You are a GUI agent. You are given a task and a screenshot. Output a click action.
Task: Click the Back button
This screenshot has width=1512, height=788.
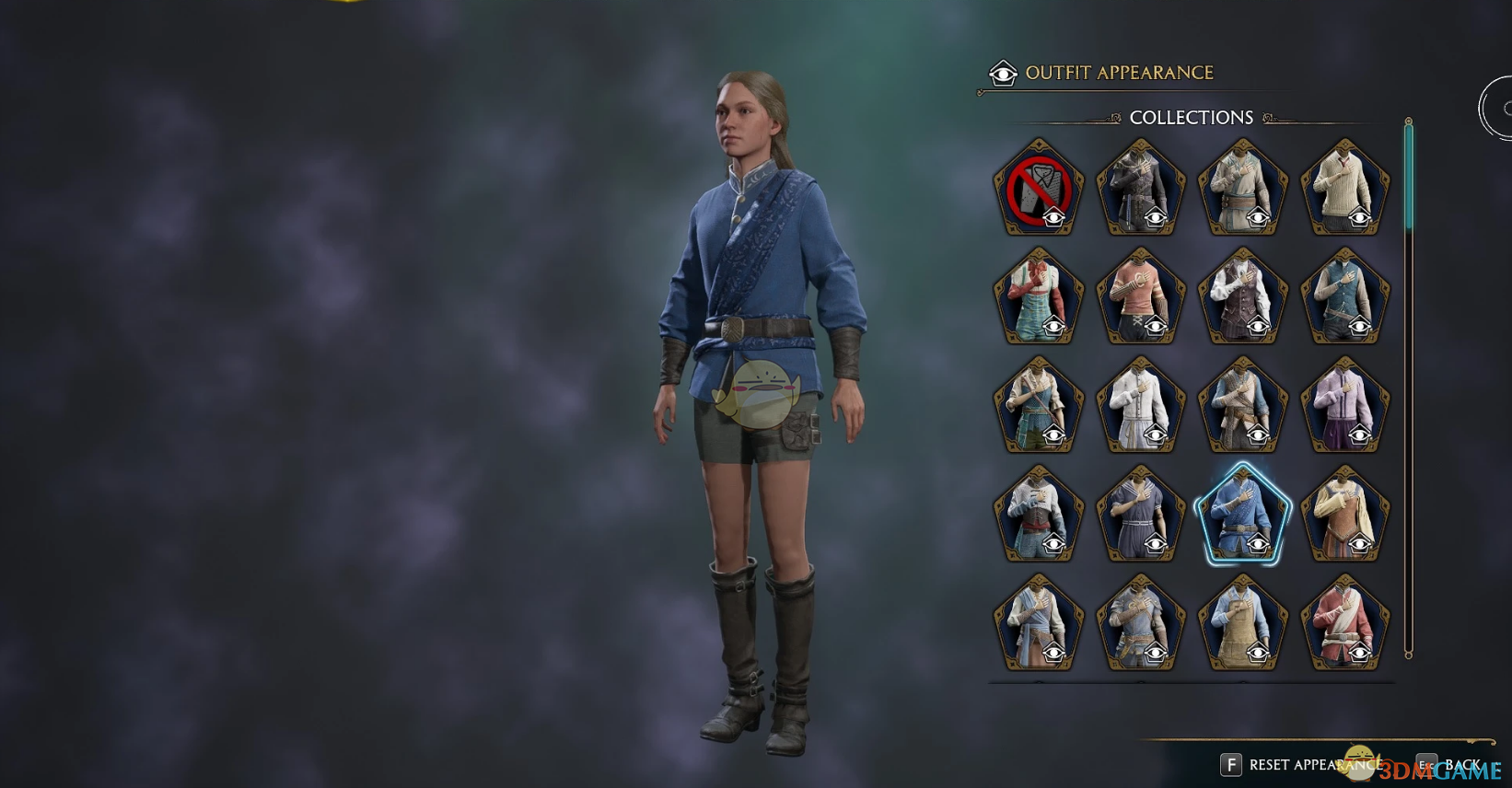(x=1465, y=765)
